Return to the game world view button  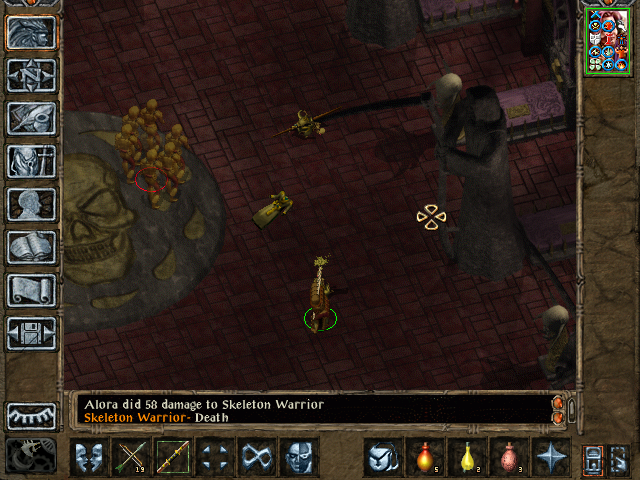[32, 33]
